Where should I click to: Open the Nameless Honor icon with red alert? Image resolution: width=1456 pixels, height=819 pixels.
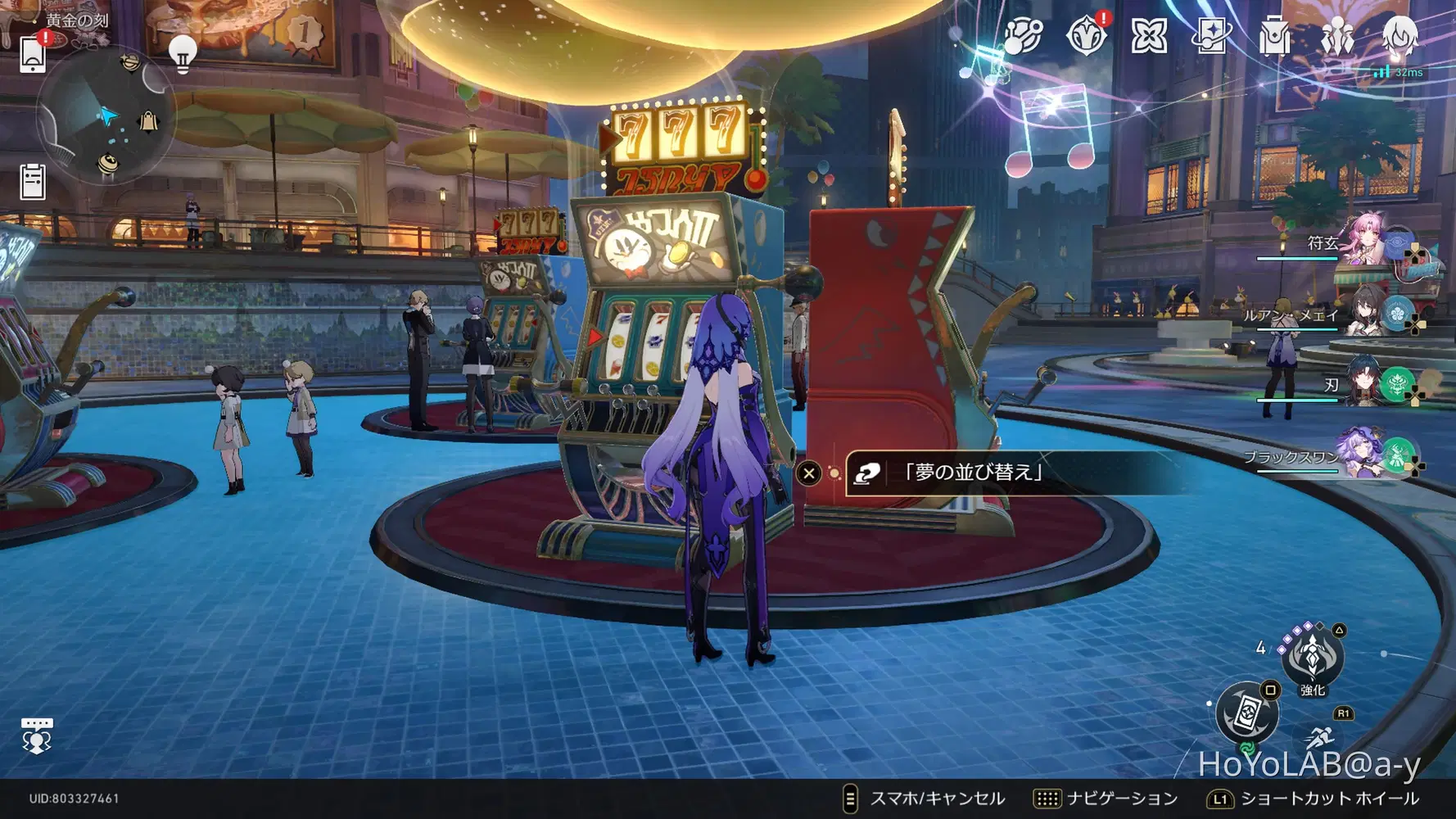(1087, 36)
